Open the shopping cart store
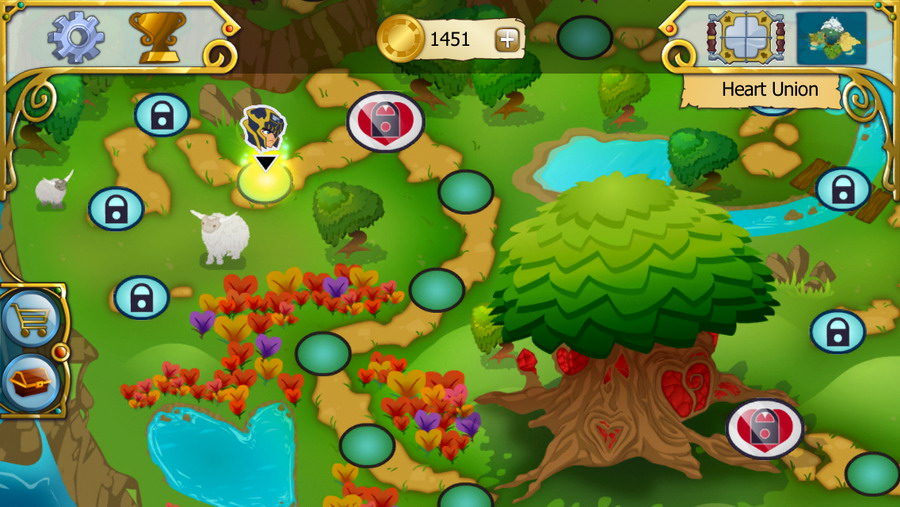Screen dimensions: 900x507 (x=29, y=320)
